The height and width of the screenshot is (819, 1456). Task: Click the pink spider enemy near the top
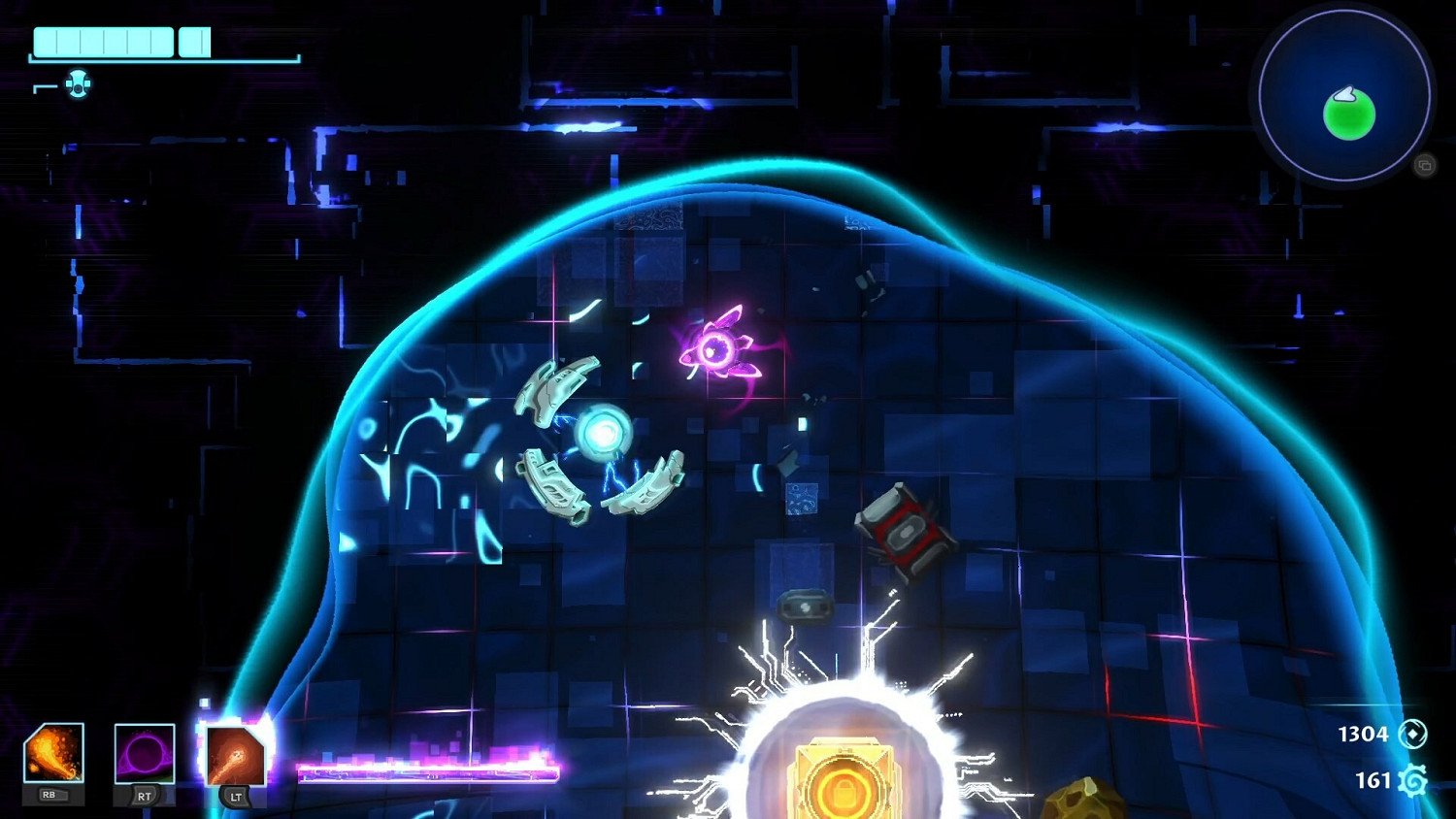718,347
